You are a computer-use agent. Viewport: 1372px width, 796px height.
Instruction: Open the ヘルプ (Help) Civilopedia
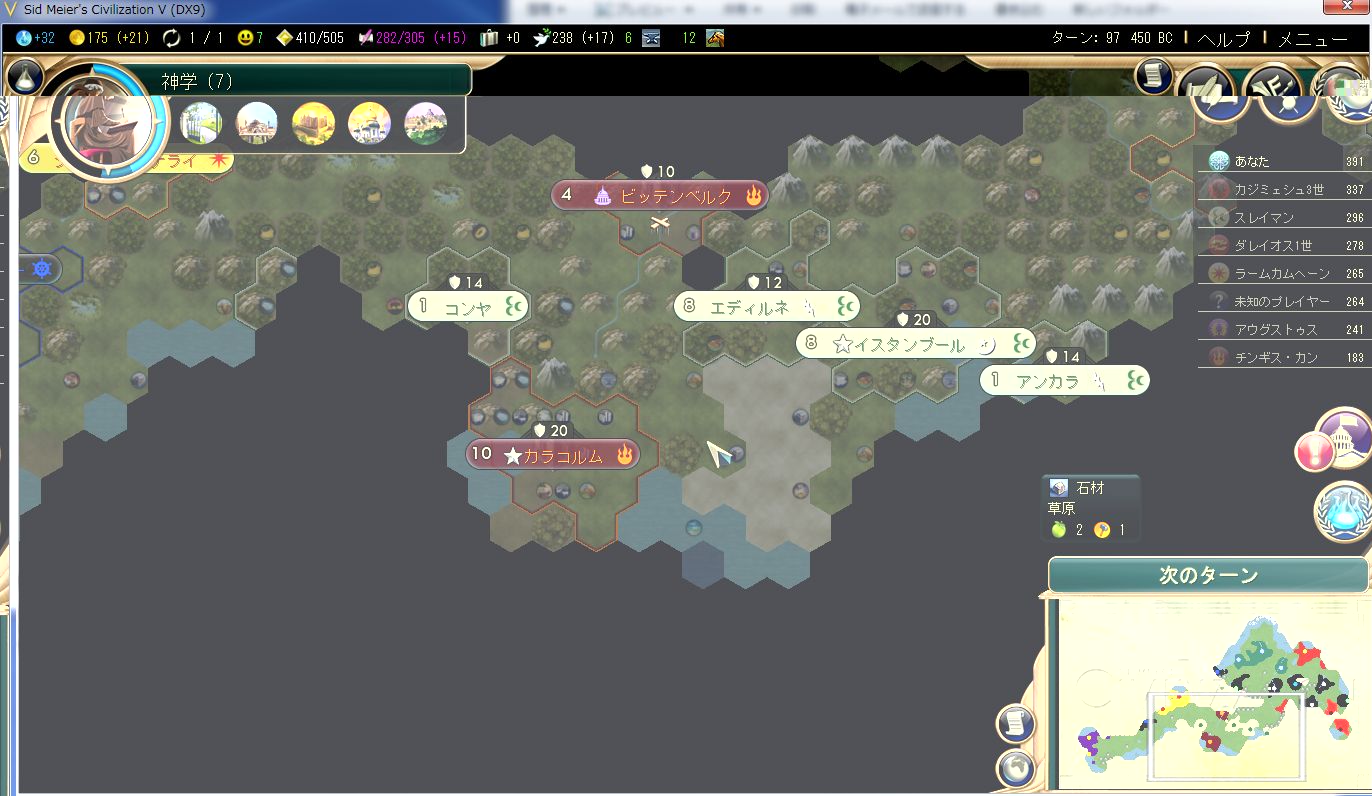coord(1223,39)
